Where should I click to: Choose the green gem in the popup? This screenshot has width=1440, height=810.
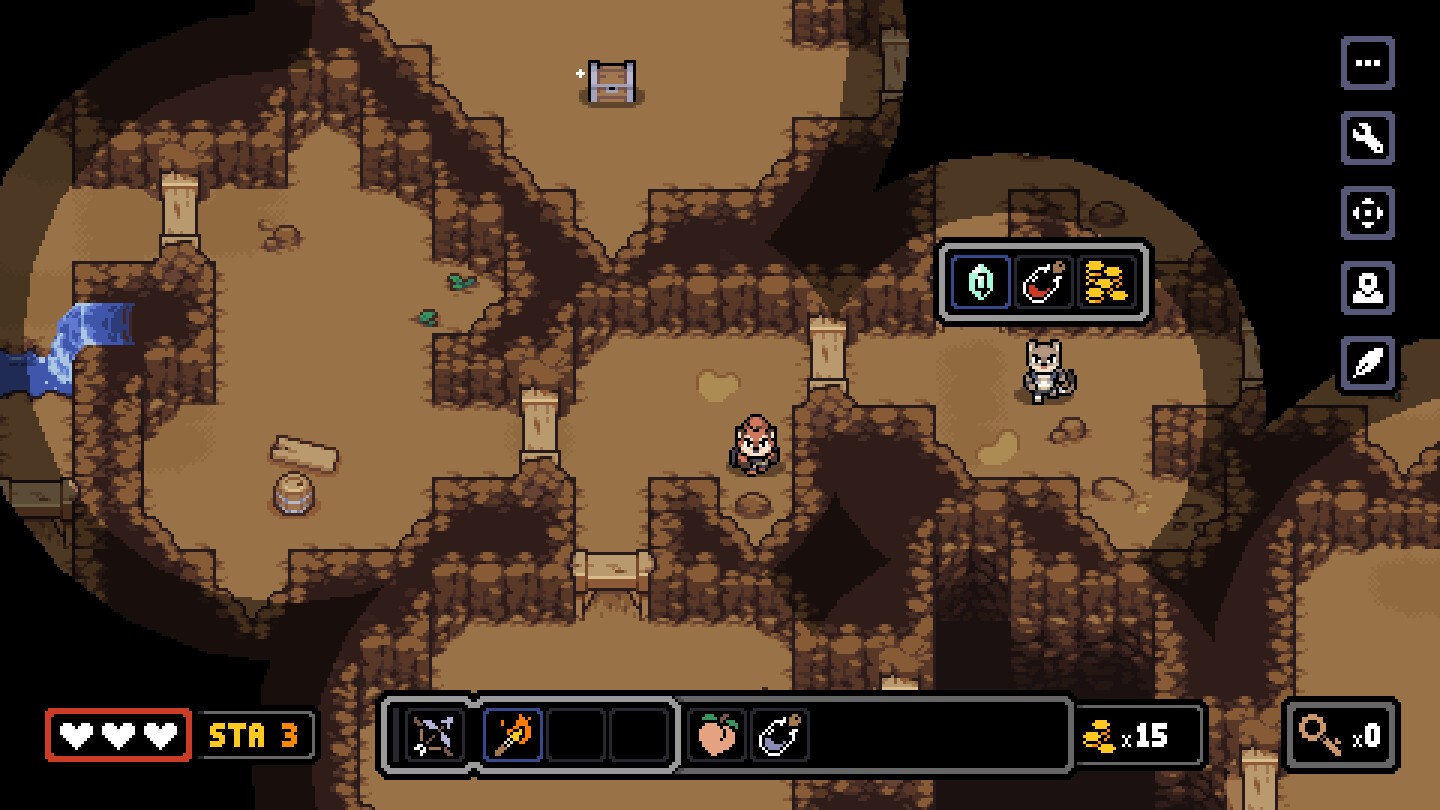(981, 283)
